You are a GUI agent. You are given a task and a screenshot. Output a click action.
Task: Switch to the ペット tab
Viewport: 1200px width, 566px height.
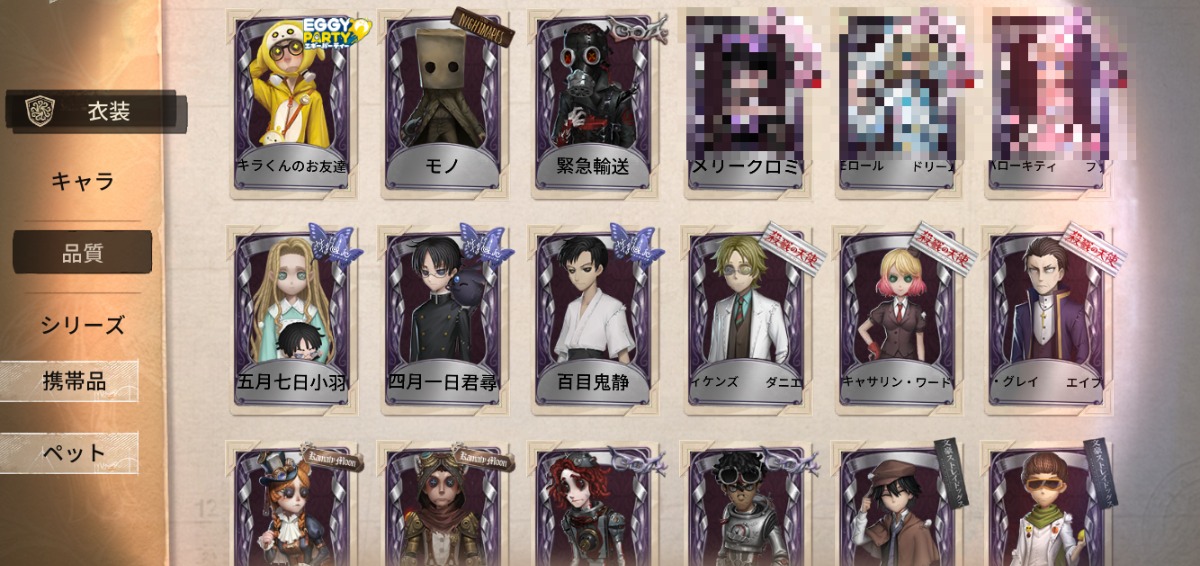(x=72, y=453)
